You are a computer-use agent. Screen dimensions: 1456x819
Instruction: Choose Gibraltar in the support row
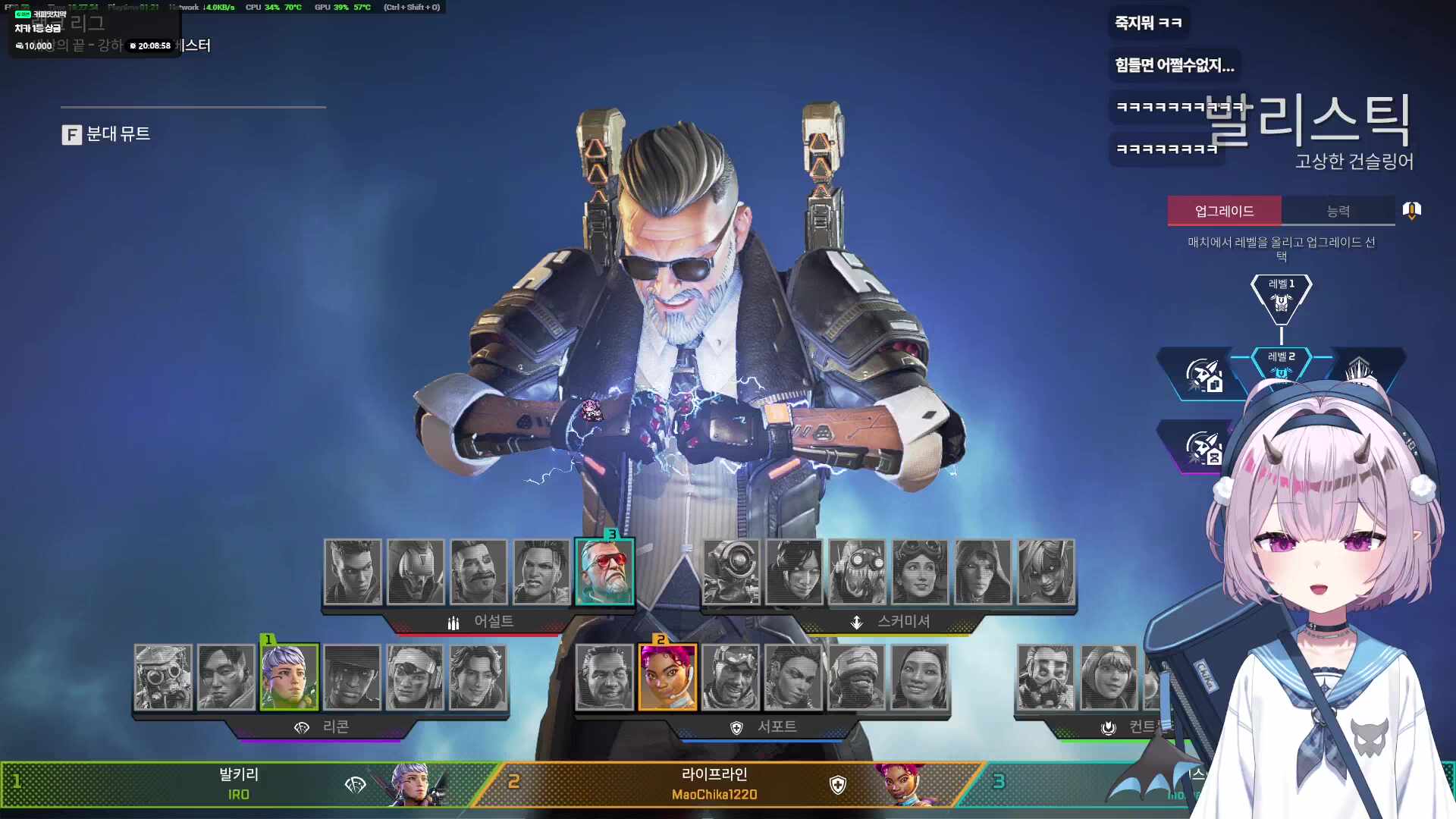coord(604,677)
